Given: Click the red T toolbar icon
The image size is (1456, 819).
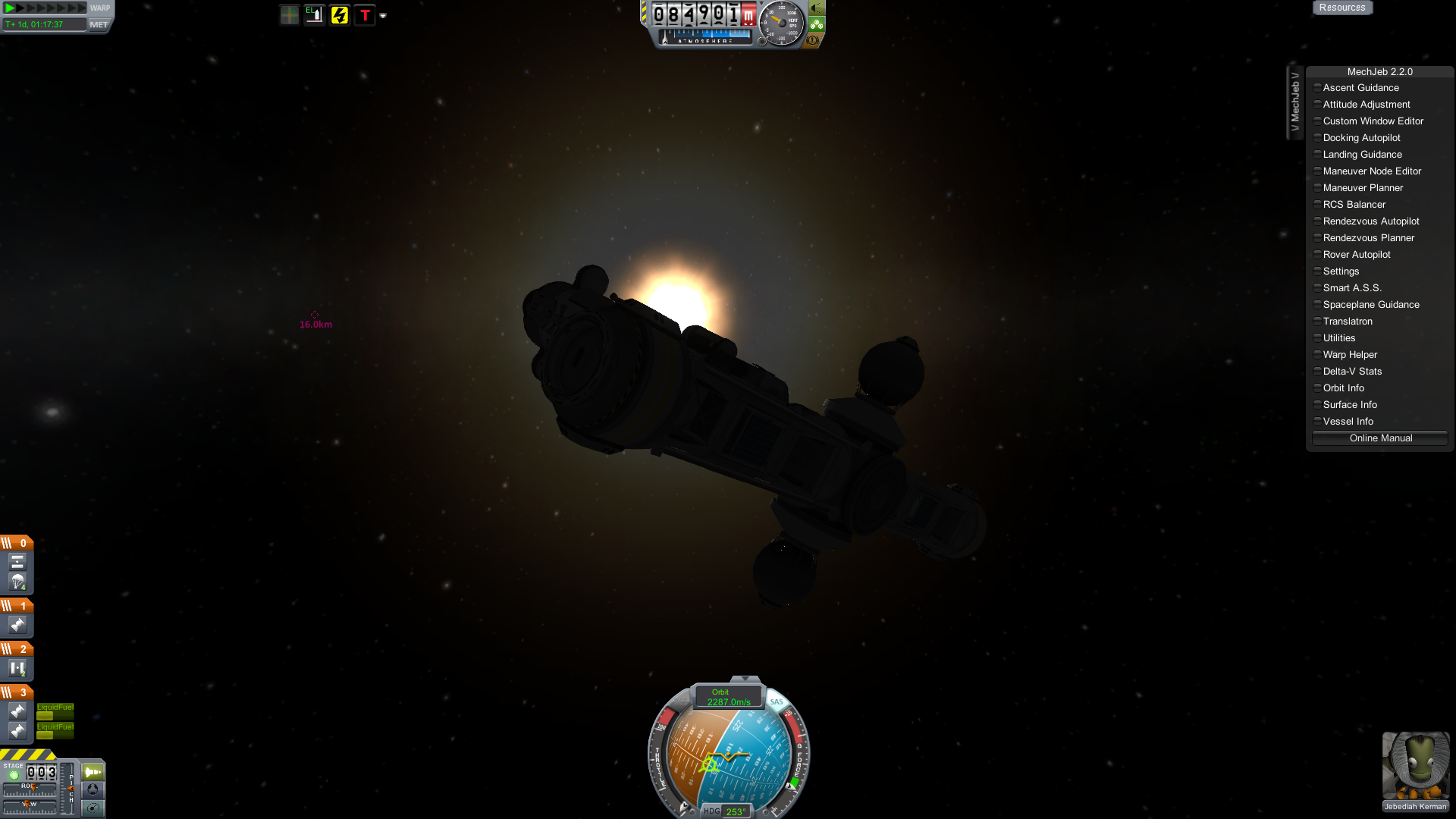Looking at the screenshot, I should pyautogui.click(x=365, y=15).
